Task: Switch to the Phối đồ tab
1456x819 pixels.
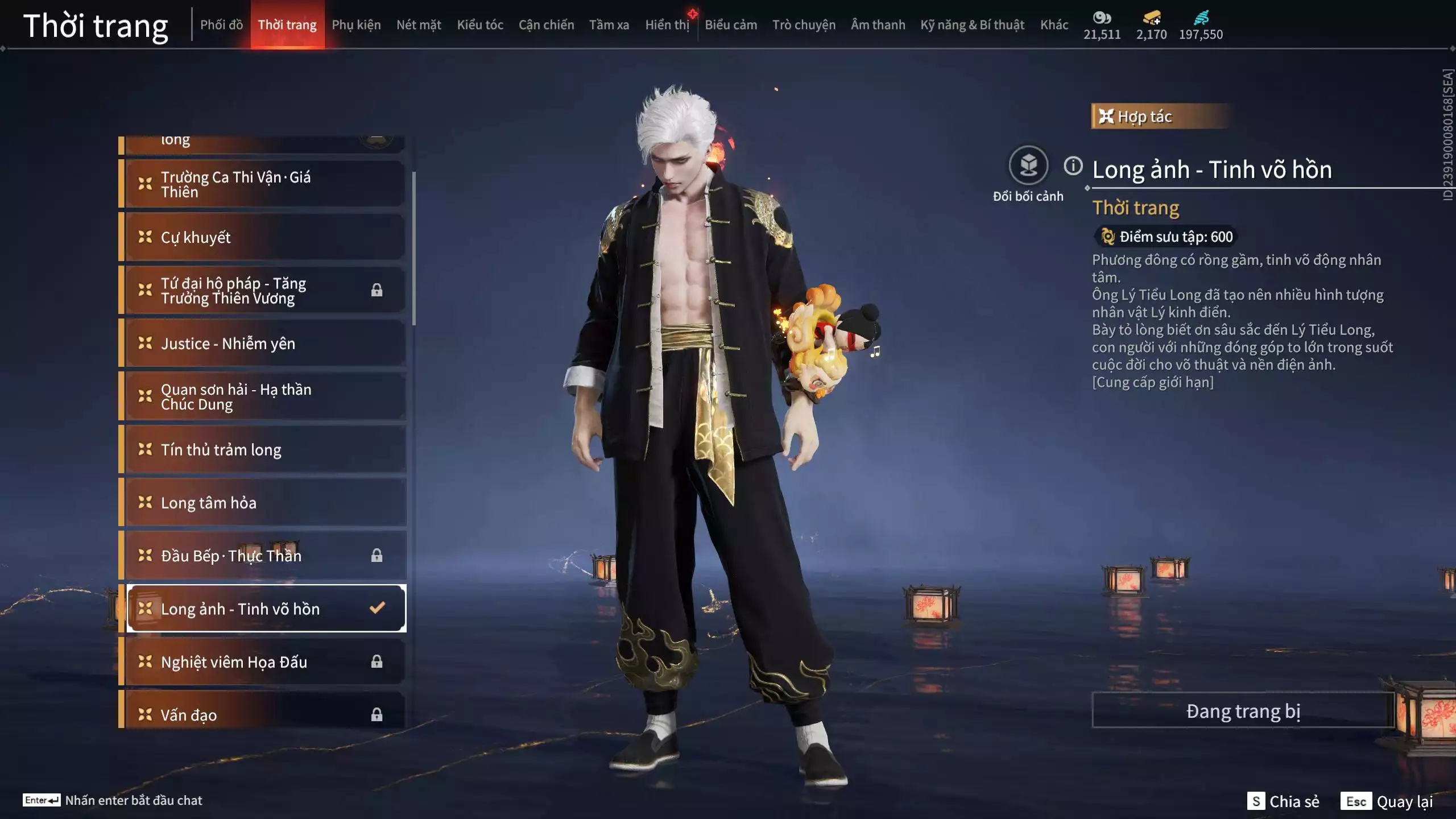Action: click(221, 25)
